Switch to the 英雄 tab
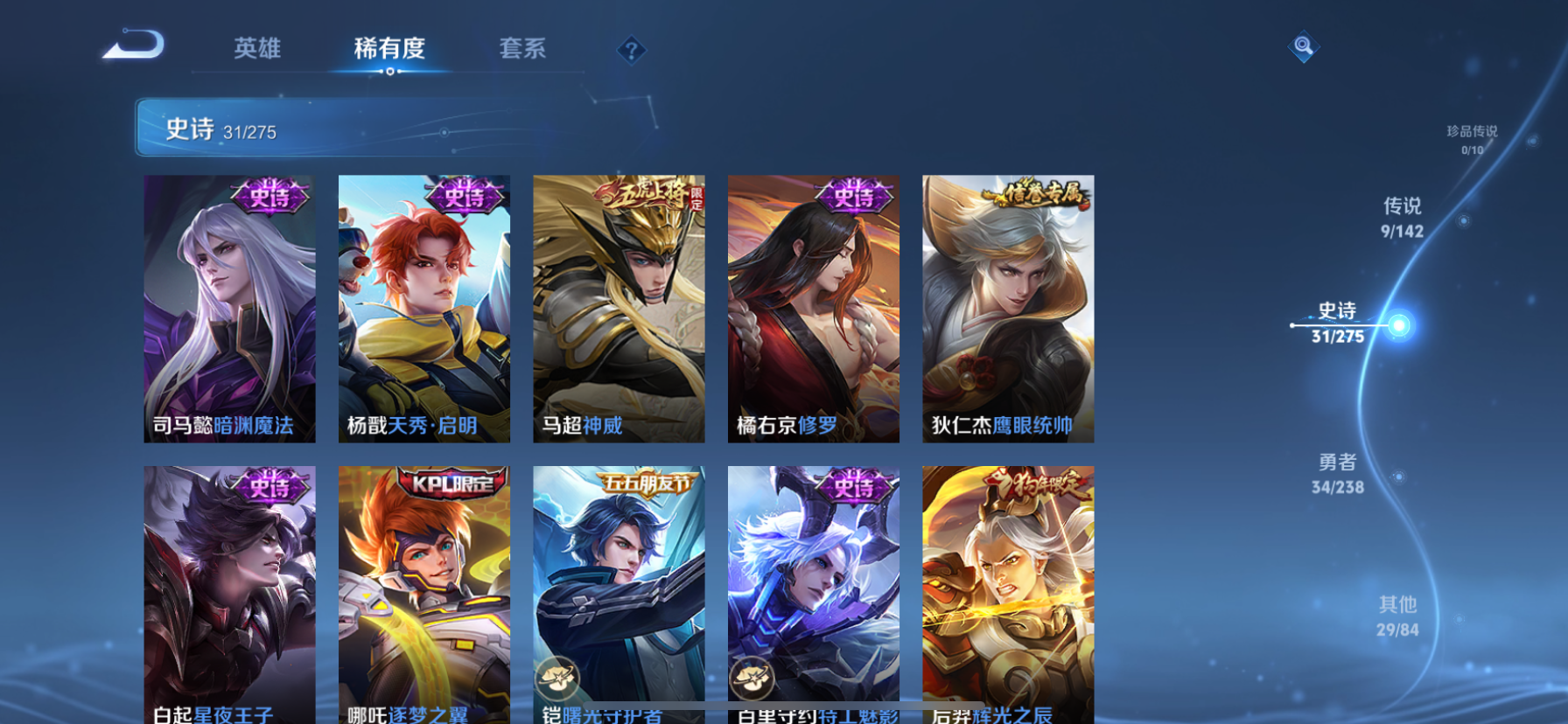 255,50
